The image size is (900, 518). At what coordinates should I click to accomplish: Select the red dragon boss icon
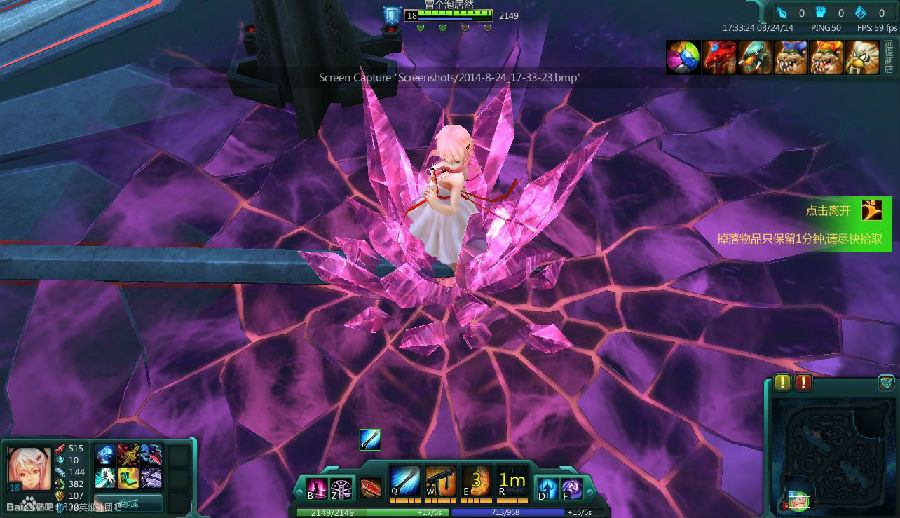719,57
